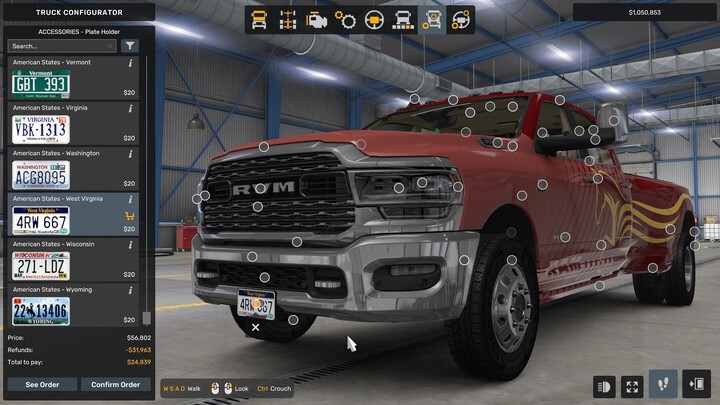Open the chassis configuration tab
Viewport: 720px width, 405px height.
click(x=288, y=19)
